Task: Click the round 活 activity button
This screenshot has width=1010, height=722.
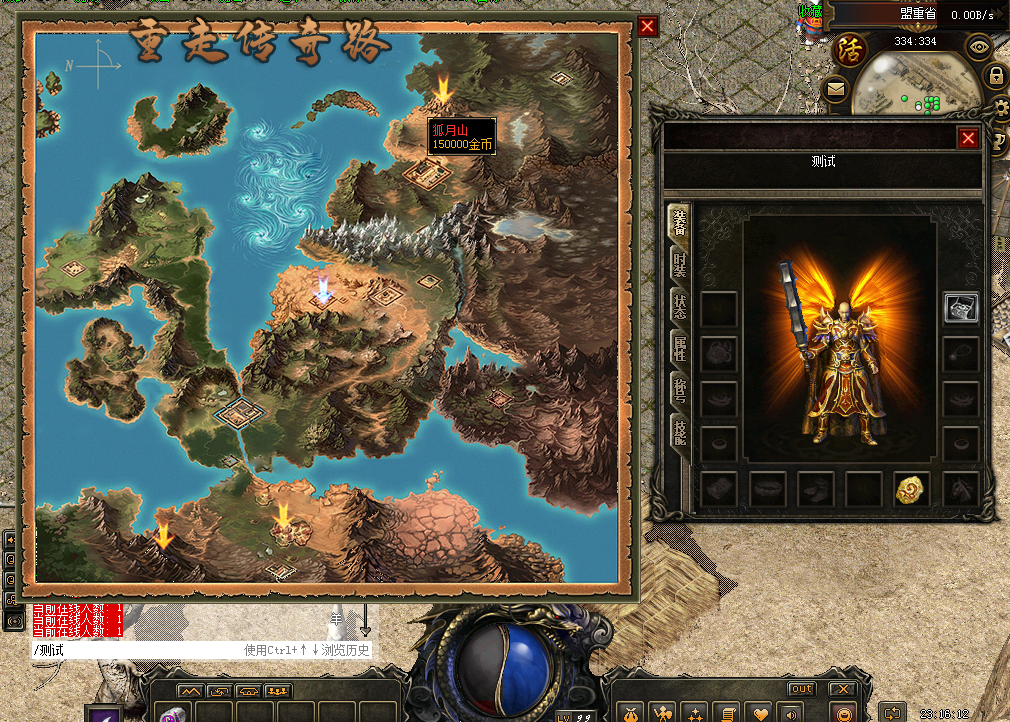Action: tap(850, 48)
